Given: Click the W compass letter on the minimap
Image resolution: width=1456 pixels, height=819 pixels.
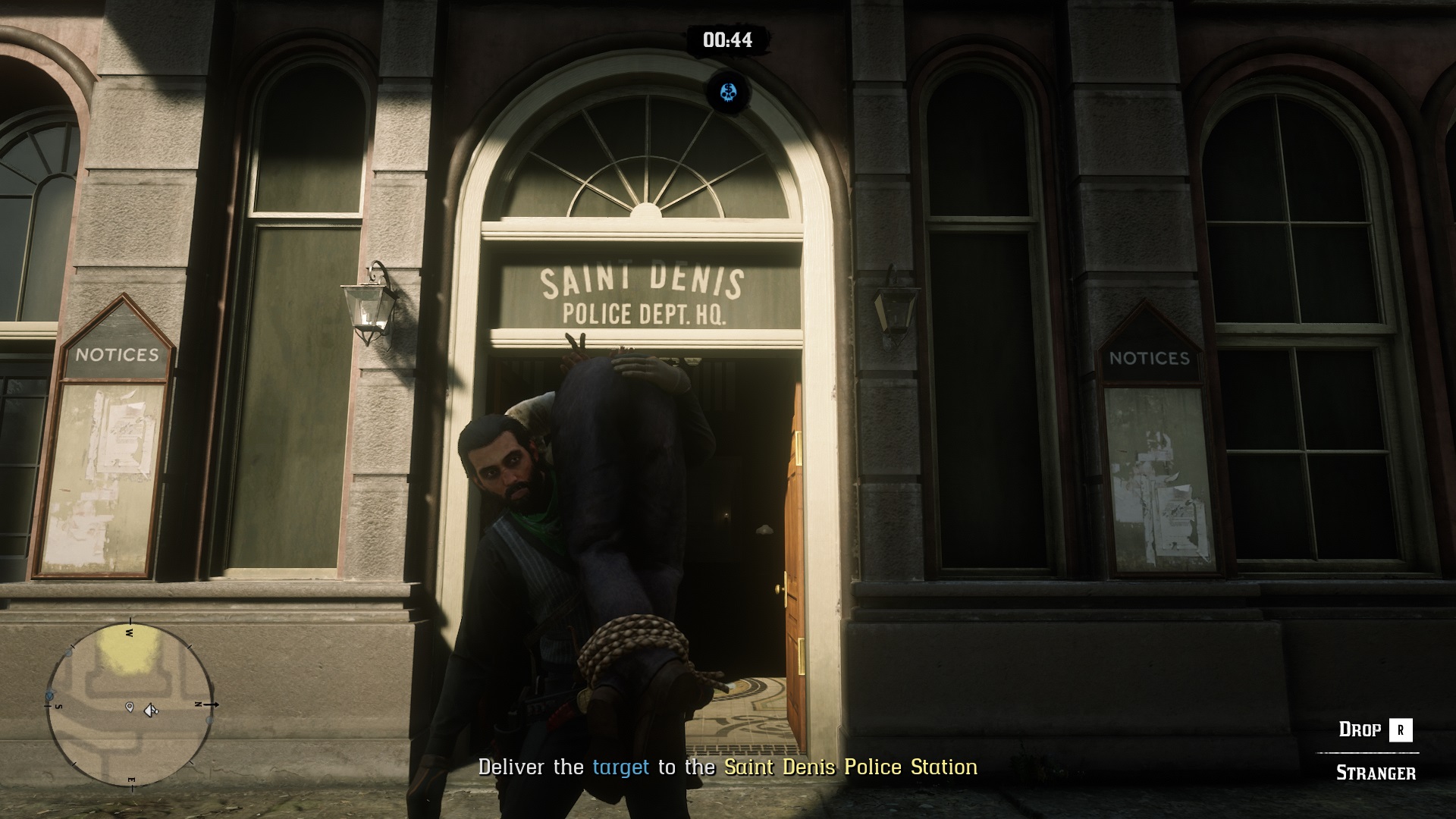Looking at the screenshot, I should pos(129,632).
